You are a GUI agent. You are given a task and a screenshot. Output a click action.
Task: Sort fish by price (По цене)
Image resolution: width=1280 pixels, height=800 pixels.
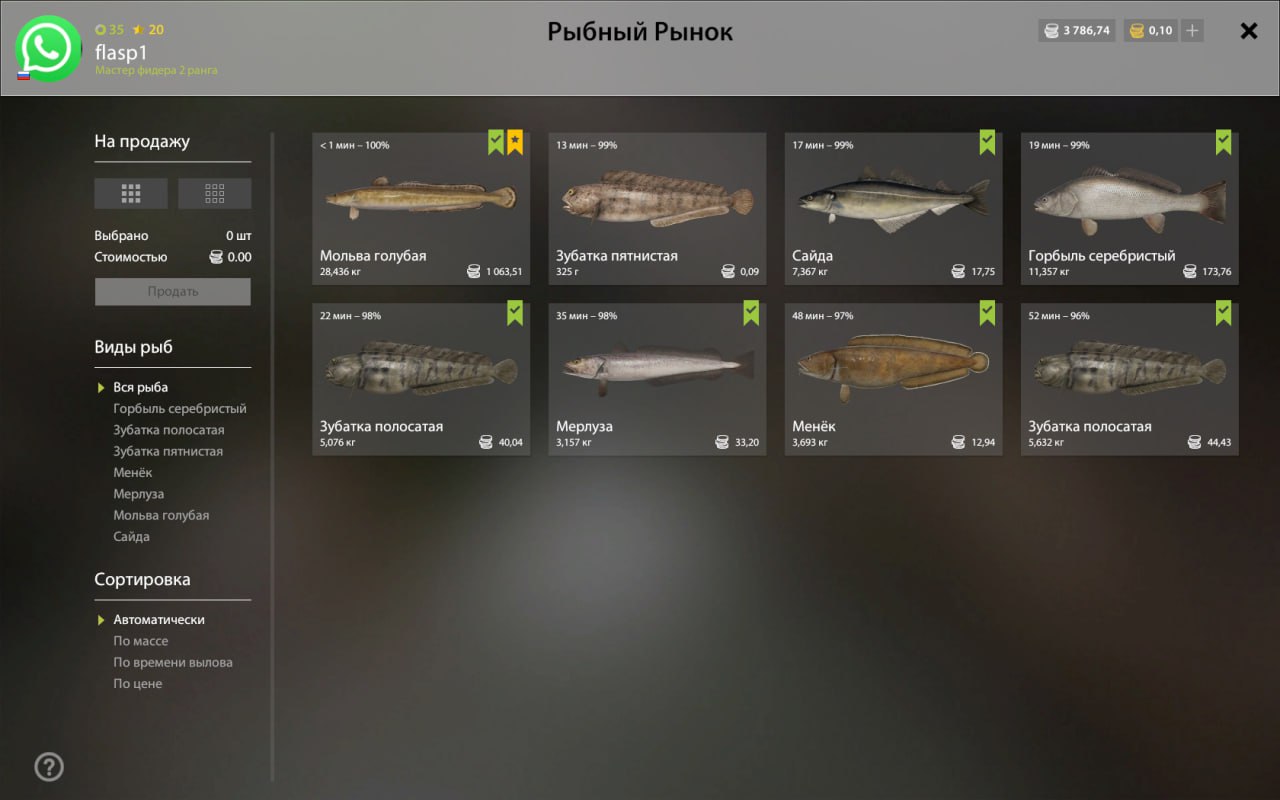pos(138,684)
